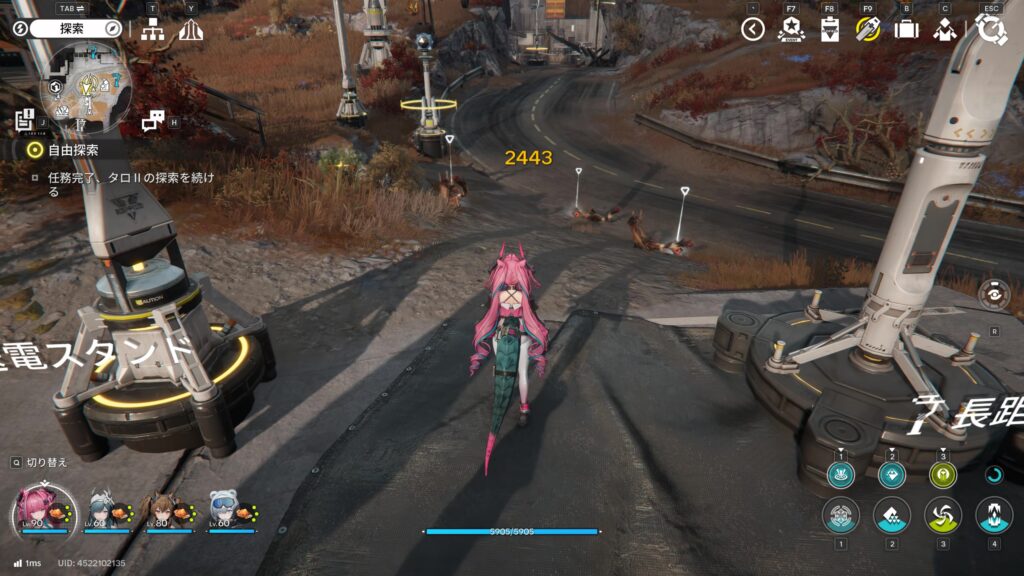Open the chat speech bubbles icon

click(152, 121)
